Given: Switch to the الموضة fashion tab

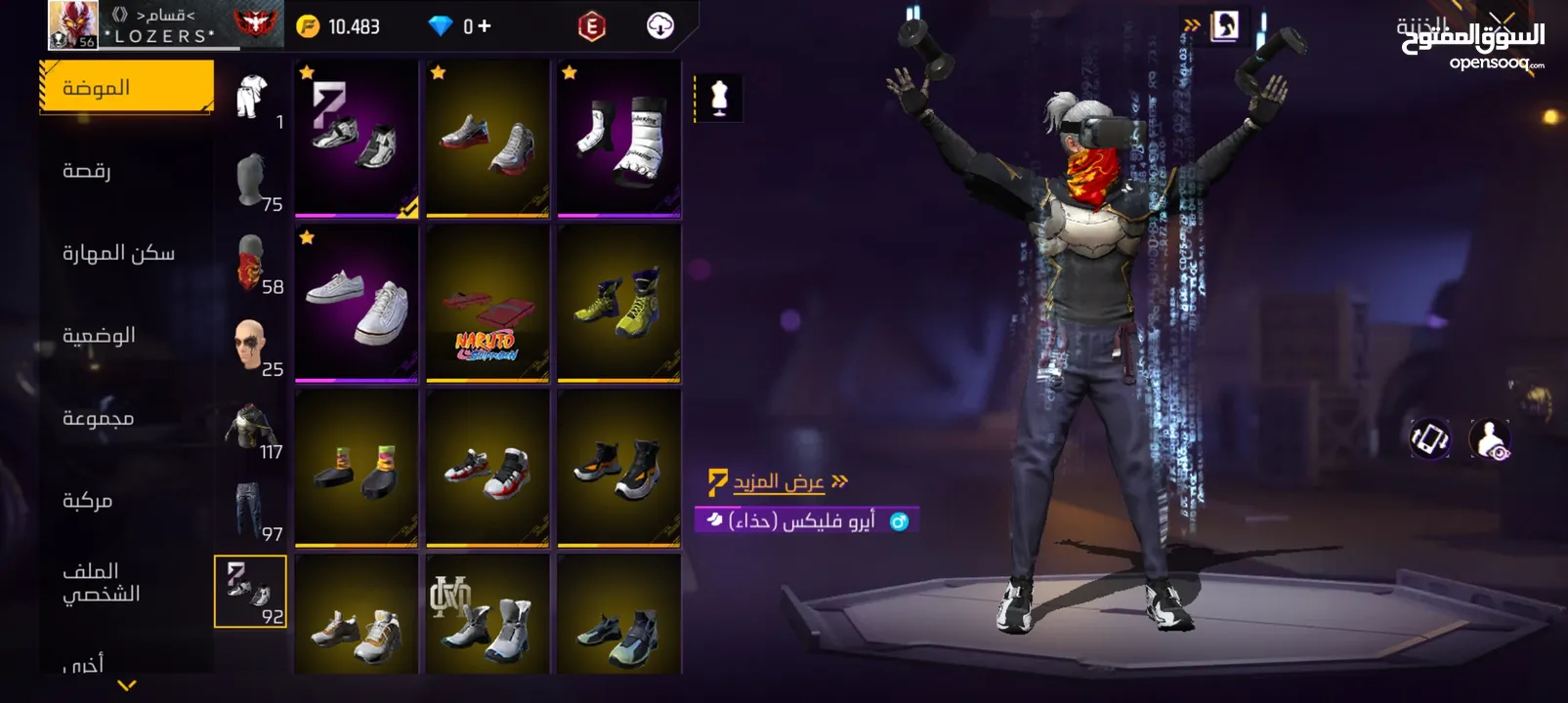Looking at the screenshot, I should click(x=125, y=88).
